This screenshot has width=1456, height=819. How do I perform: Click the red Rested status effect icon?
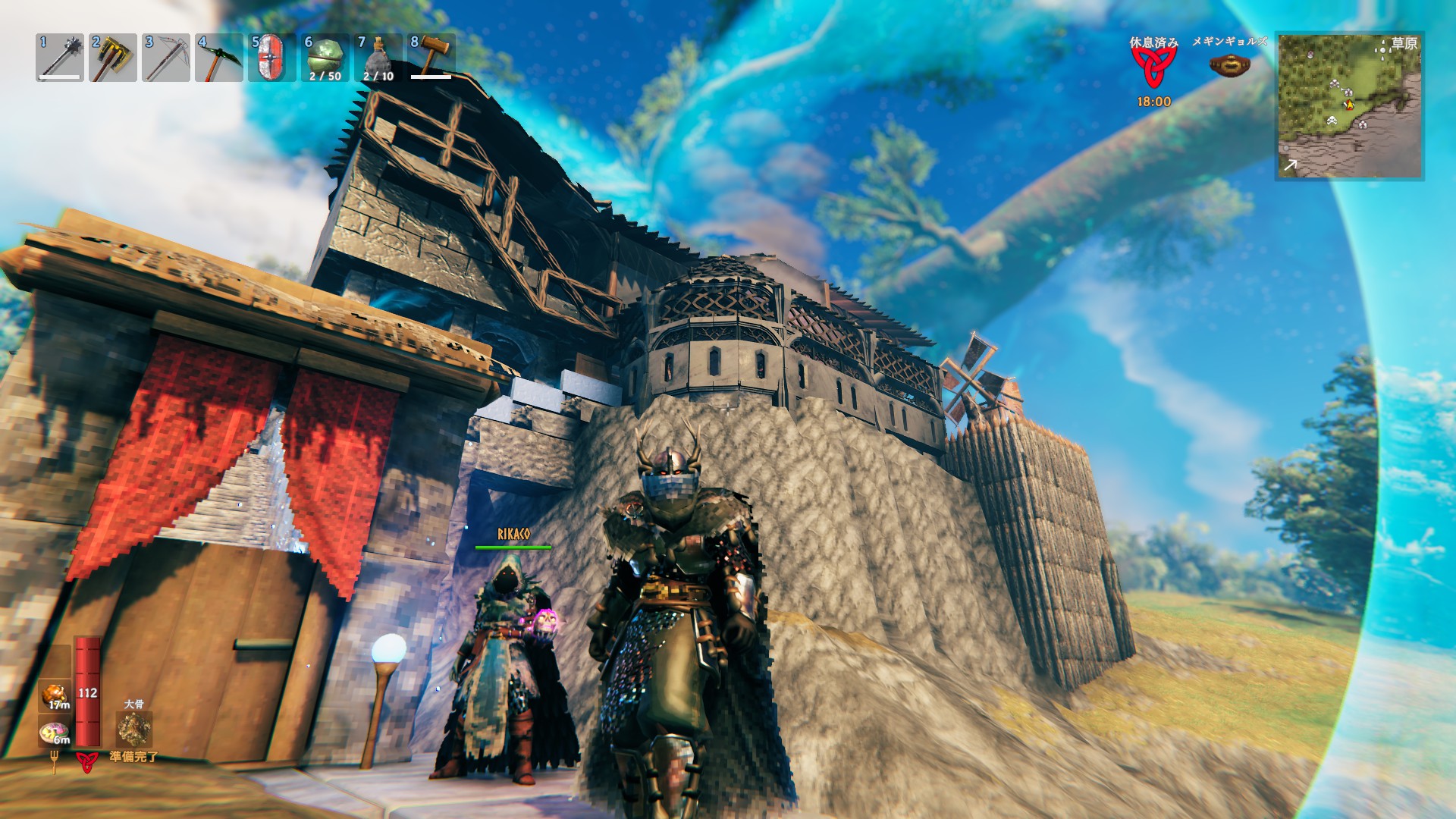[x=1153, y=70]
